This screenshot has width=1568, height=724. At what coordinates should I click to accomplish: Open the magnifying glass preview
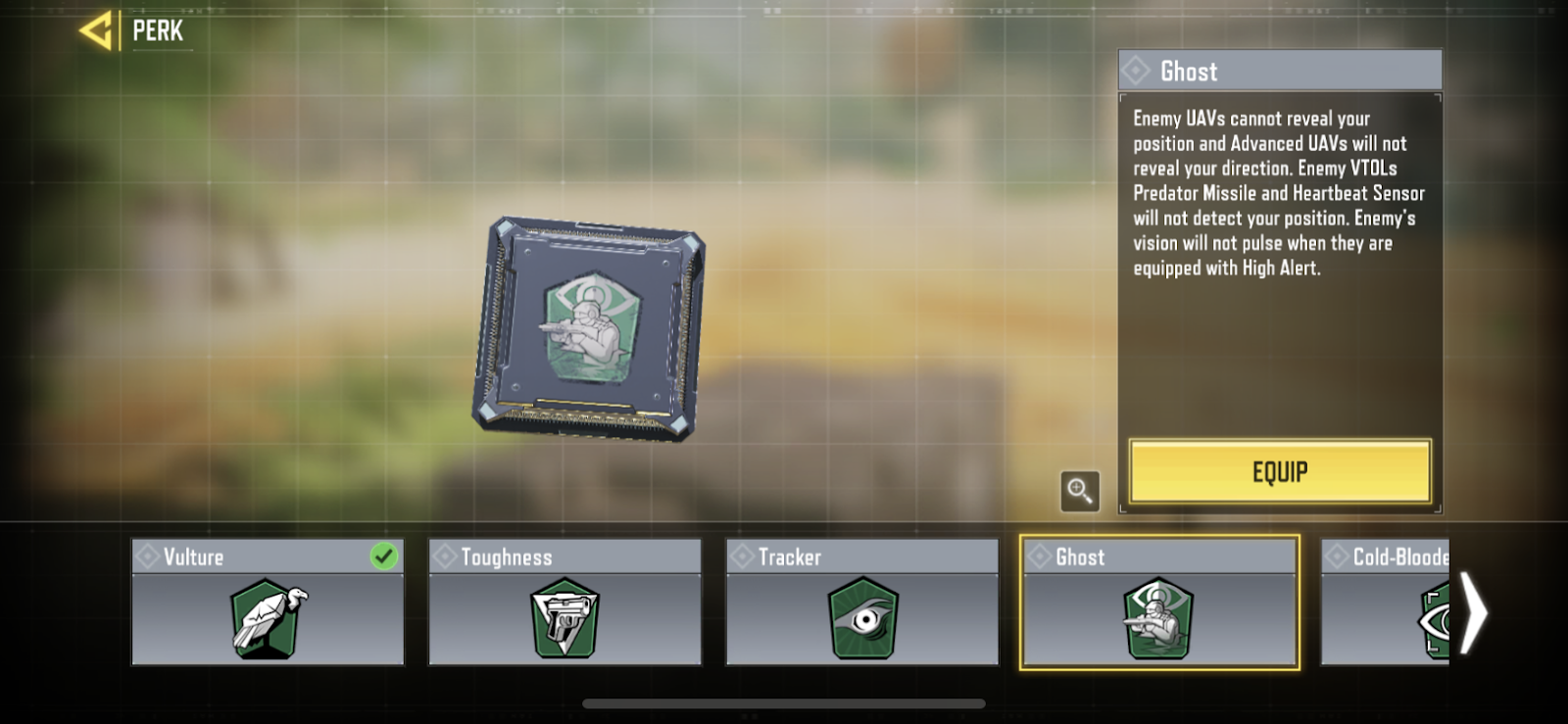1079,491
